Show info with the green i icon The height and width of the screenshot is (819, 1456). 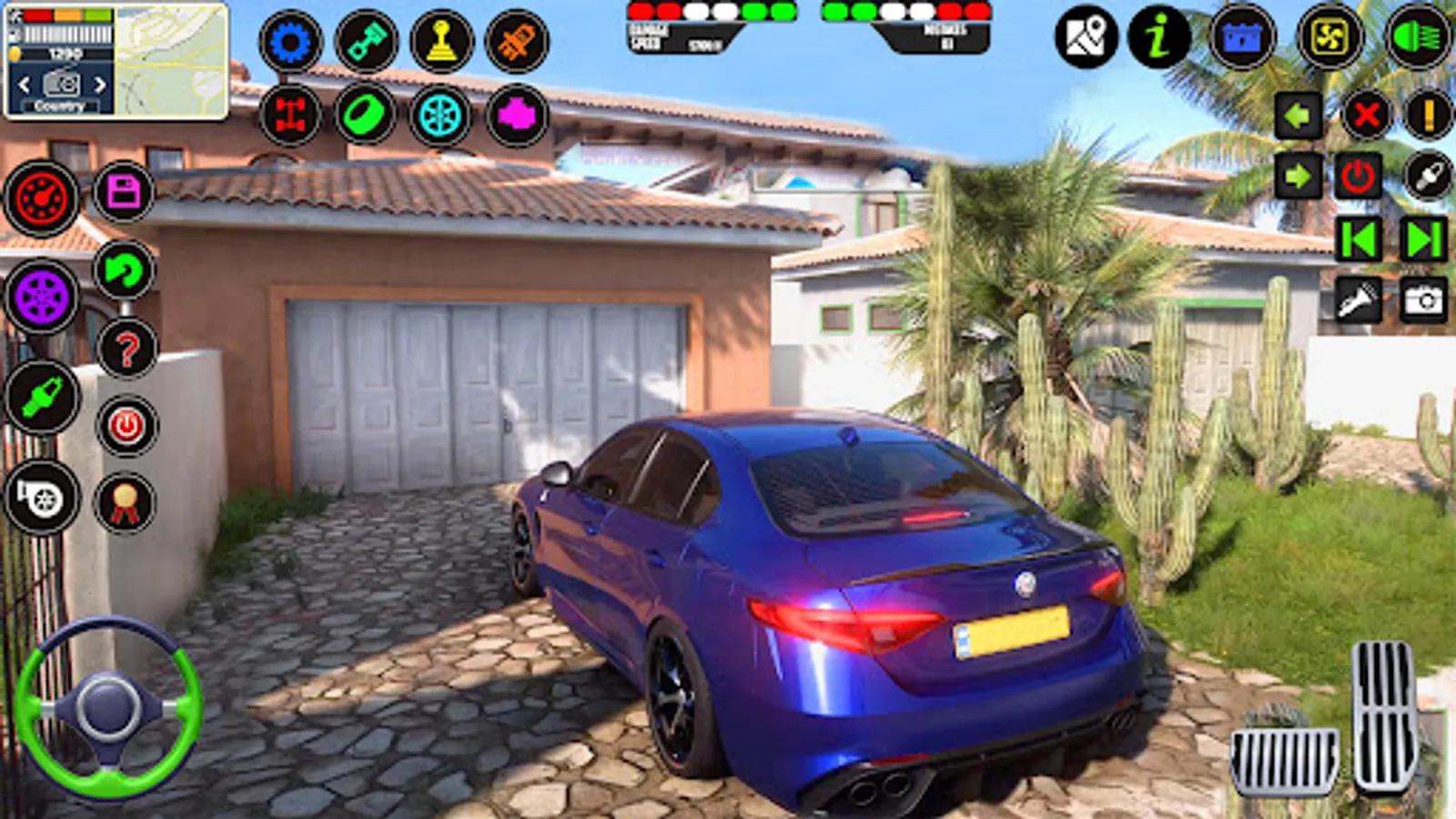point(1158,37)
